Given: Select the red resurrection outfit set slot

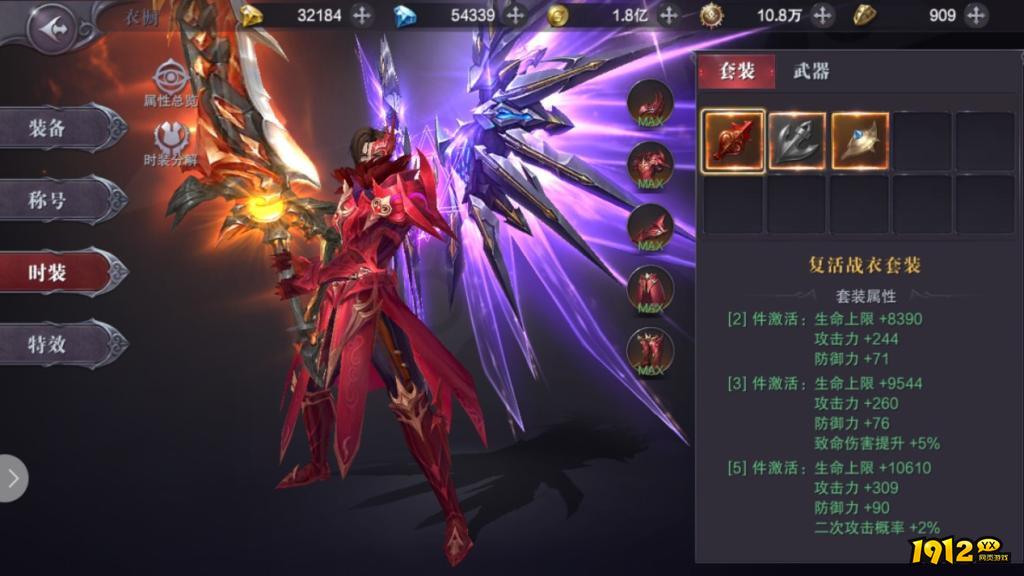Looking at the screenshot, I should [734, 140].
